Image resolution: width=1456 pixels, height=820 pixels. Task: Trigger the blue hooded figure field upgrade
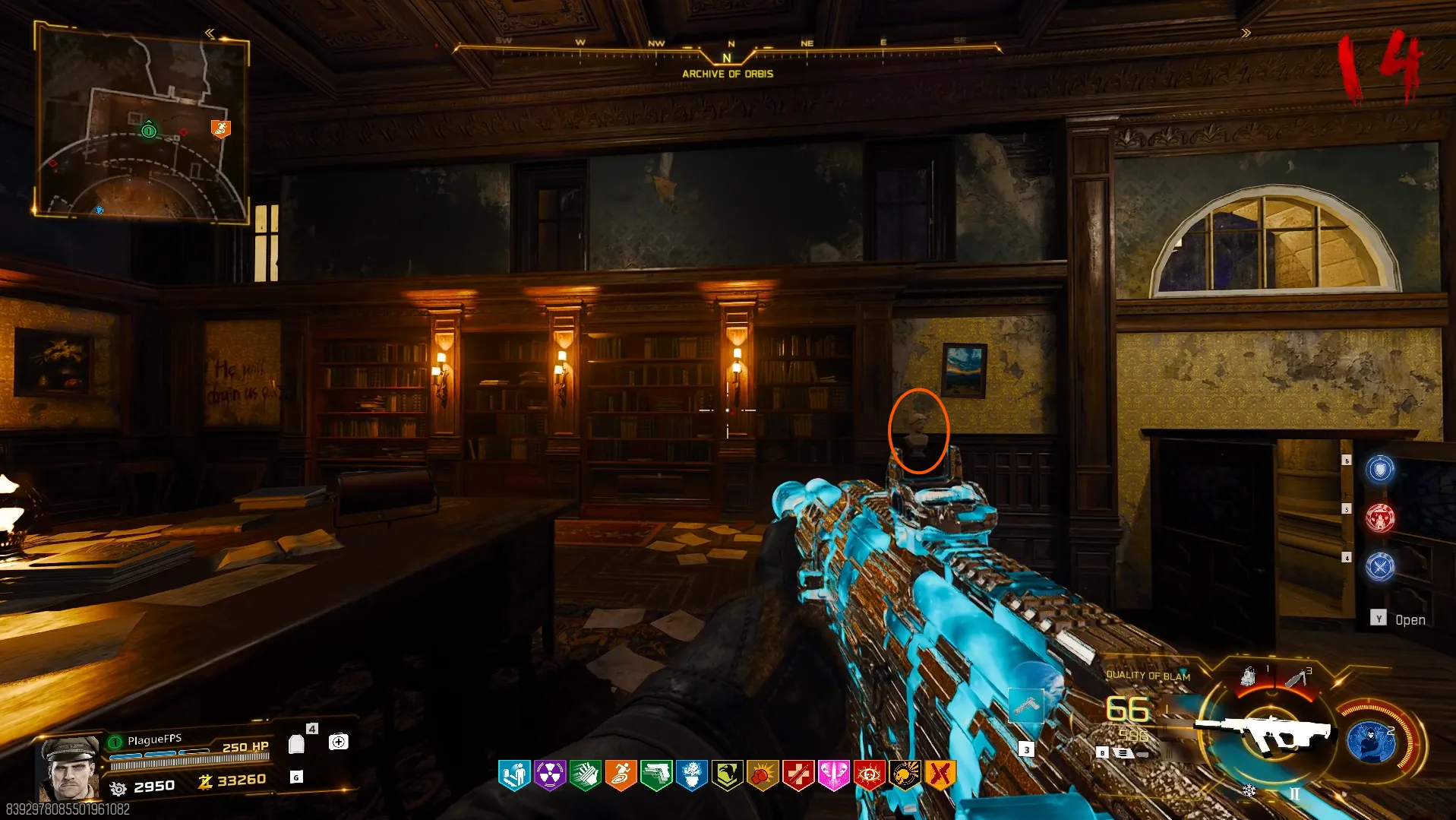[1372, 741]
